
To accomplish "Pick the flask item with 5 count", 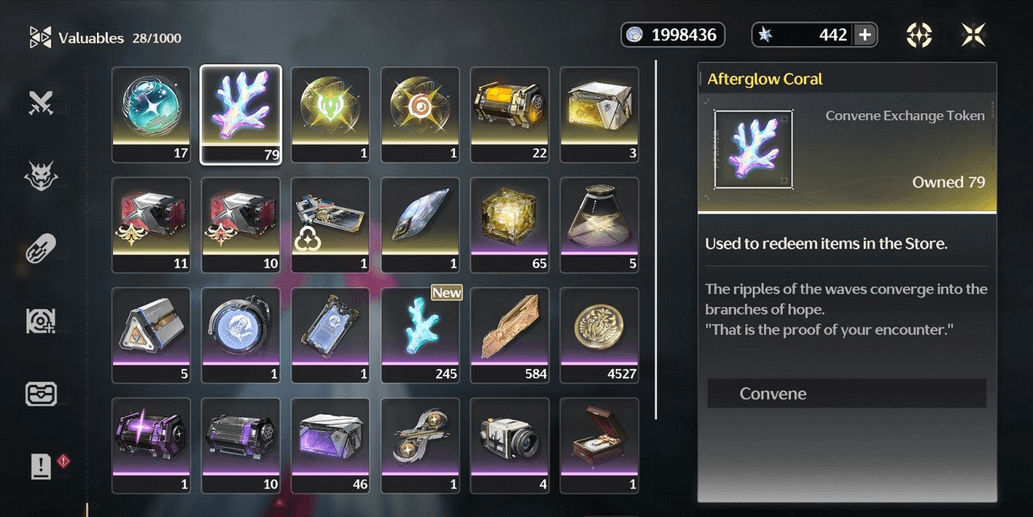I will [x=599, y=224].
